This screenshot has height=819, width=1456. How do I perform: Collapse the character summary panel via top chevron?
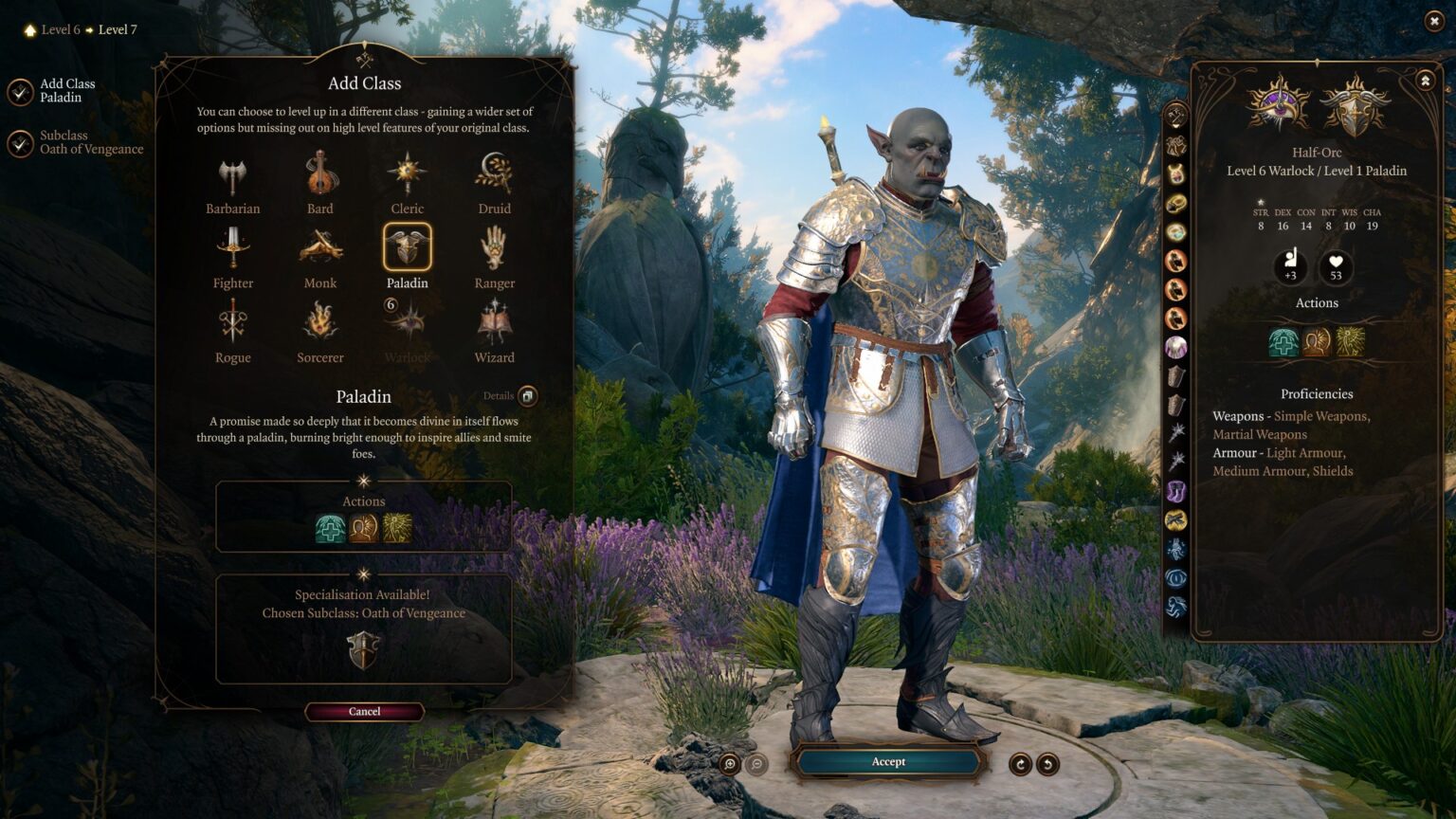(x=1424, y=81)
